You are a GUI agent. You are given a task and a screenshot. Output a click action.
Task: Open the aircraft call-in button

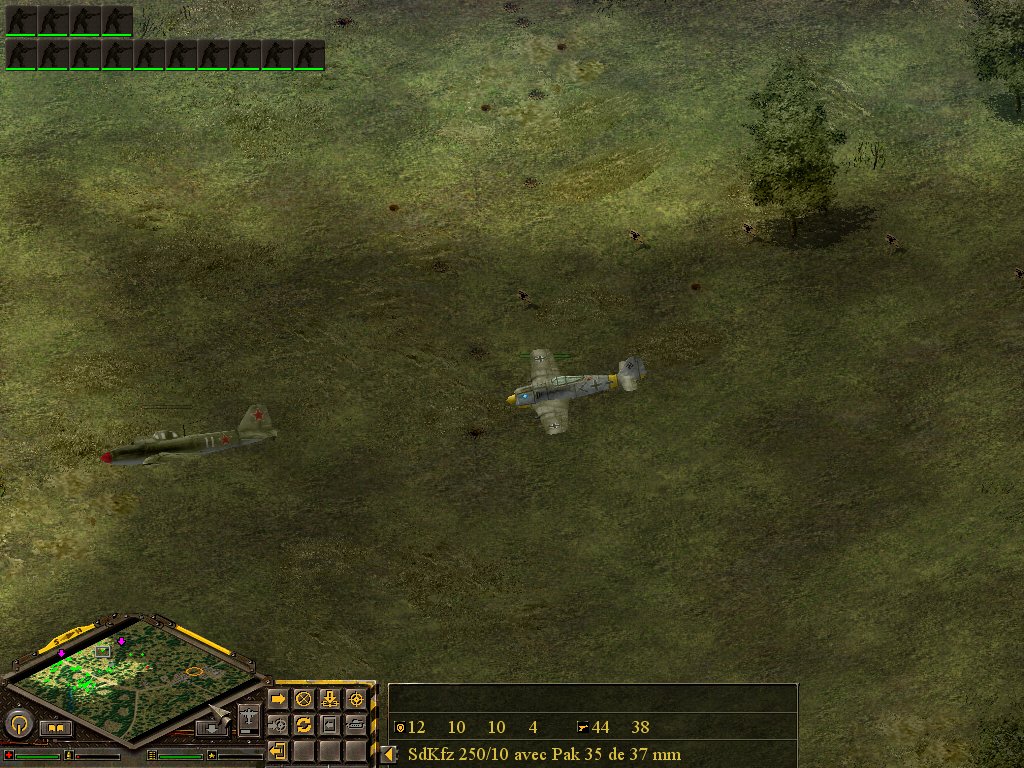pyautogui.click(x=248, y=719)
